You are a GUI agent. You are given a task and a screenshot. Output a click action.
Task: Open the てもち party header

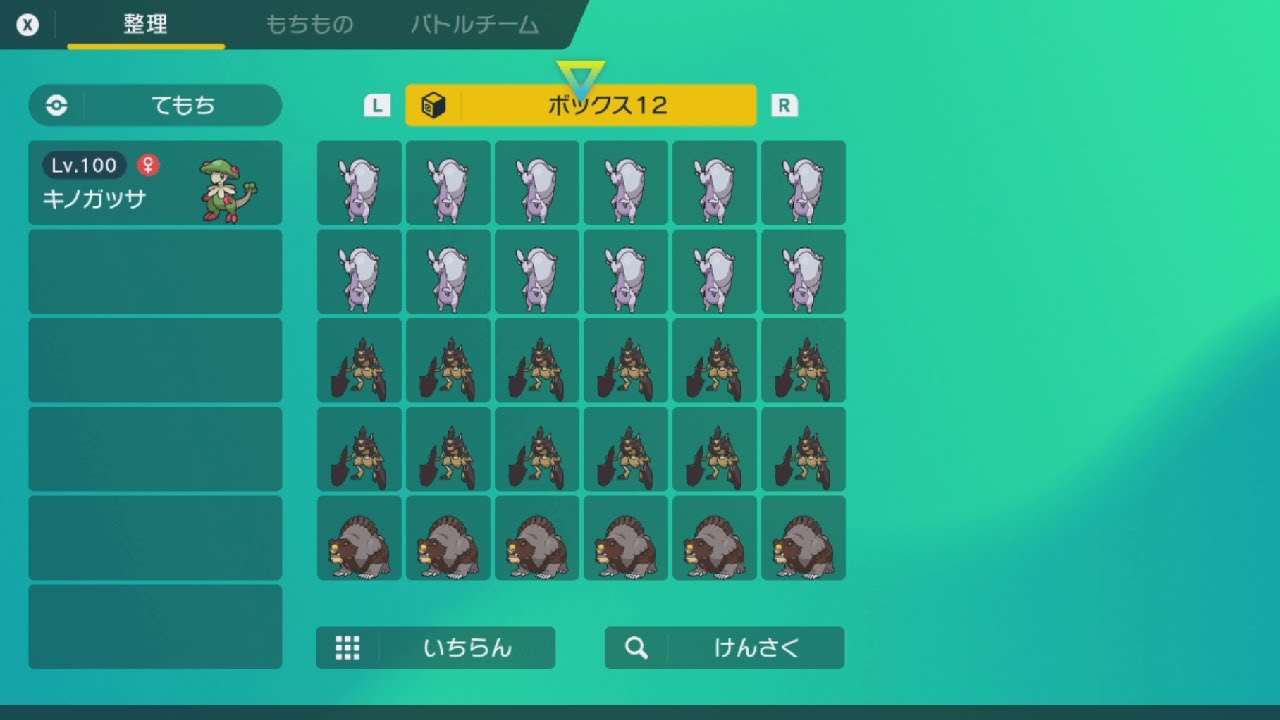(155, 105)
